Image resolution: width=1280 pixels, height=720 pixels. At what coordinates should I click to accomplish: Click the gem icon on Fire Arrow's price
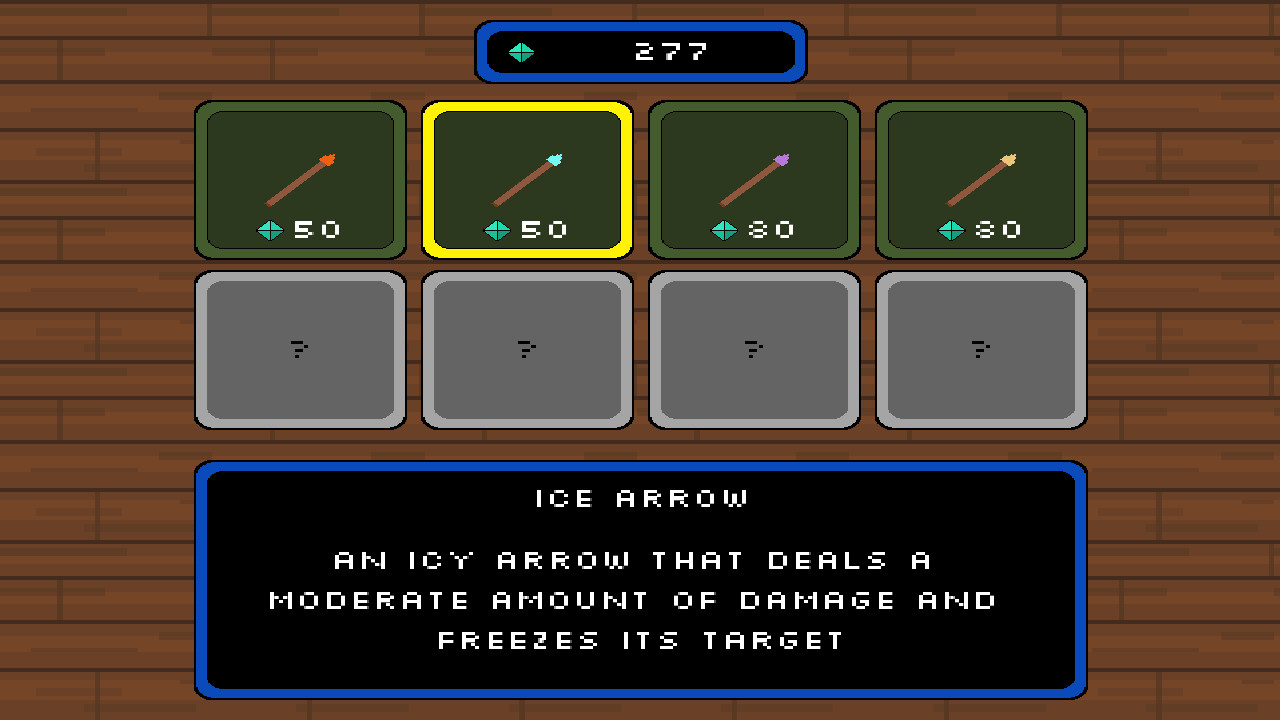tap(269, 229)
